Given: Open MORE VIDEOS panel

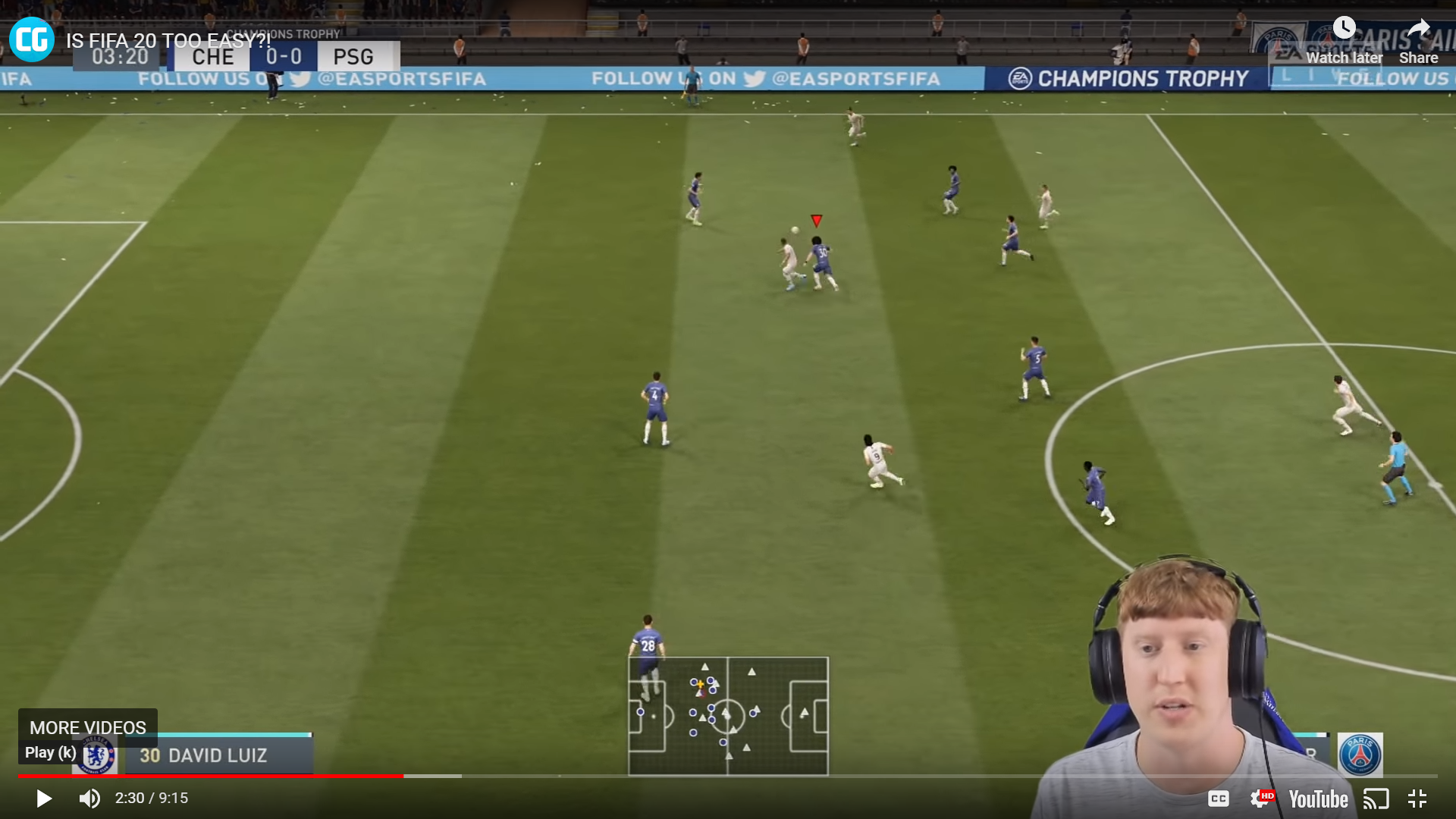Looking at the screenshot, I should pyautogui.click(x=86, y=727).
